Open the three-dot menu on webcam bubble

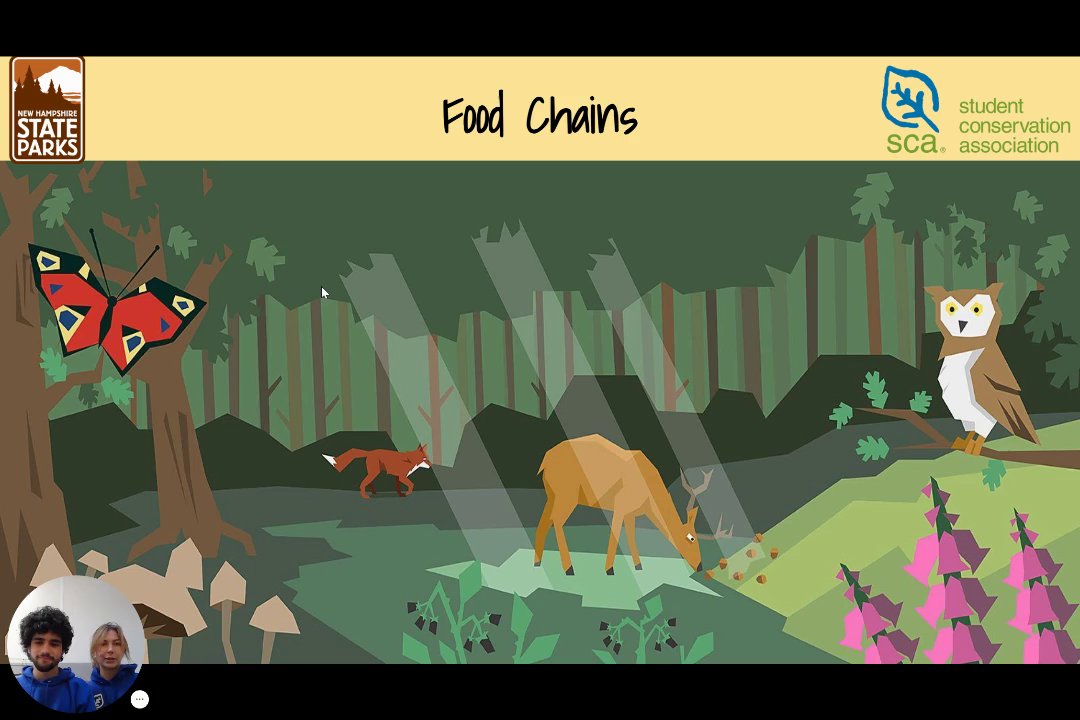click(140, 700)
